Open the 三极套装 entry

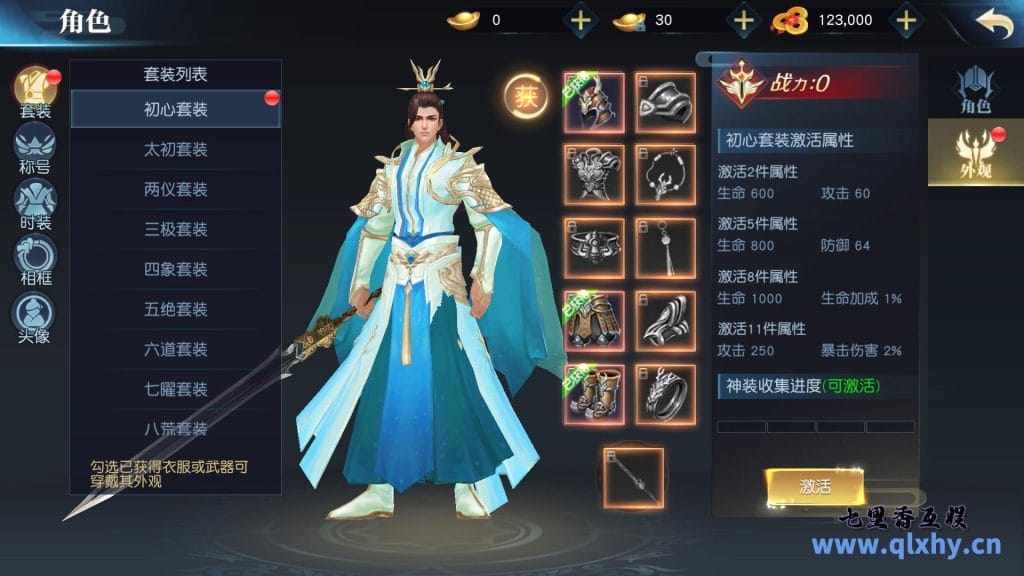click(175, 229)
